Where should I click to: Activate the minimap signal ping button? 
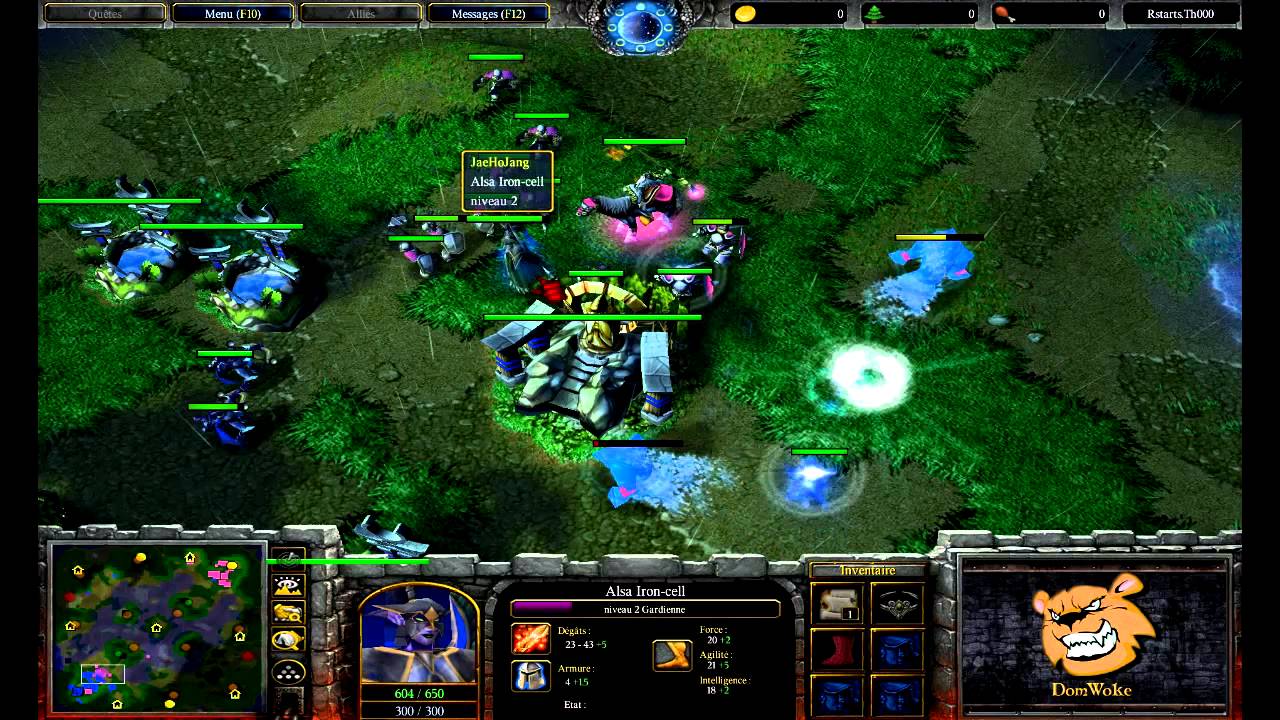289,560
